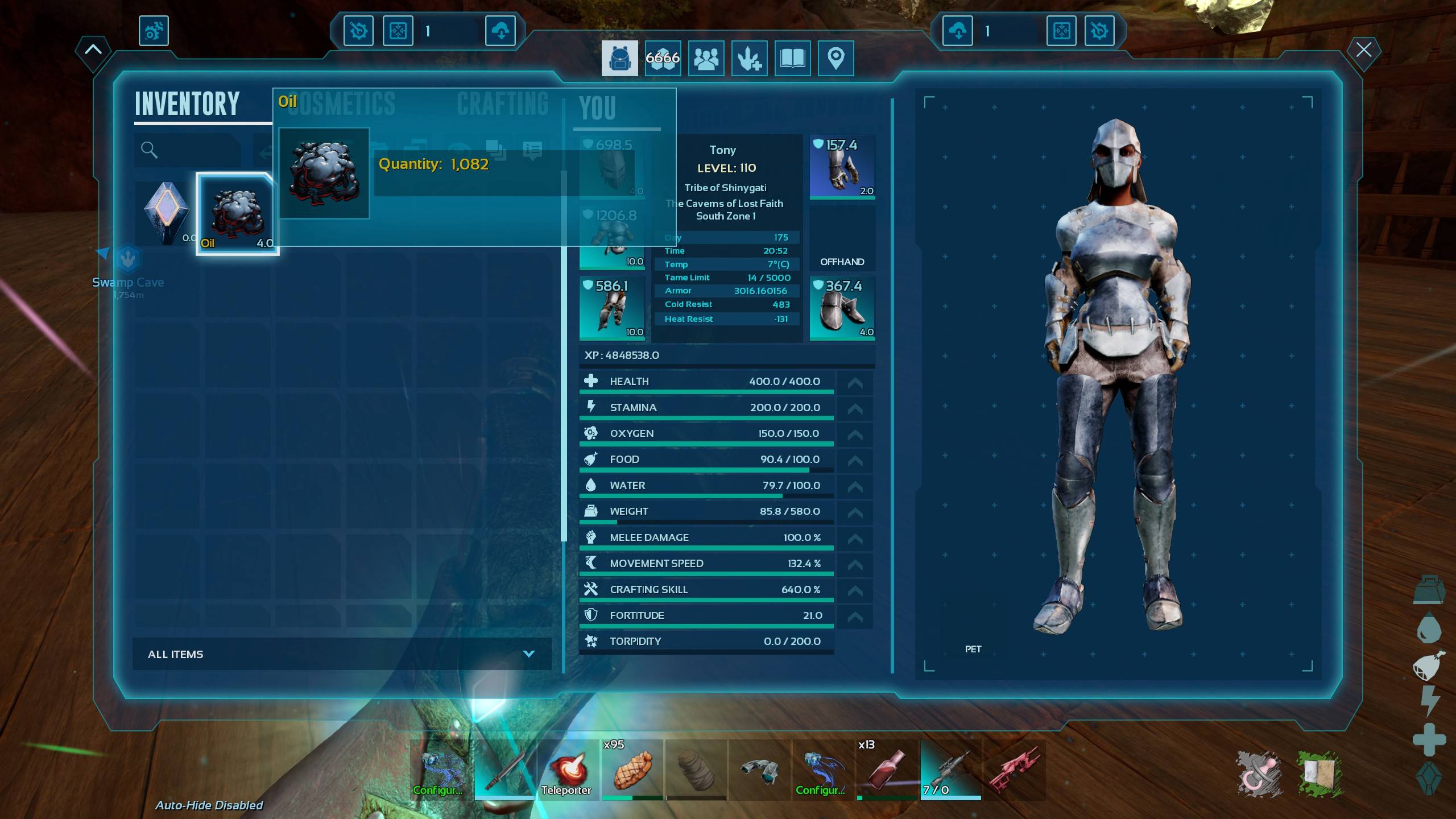Image resolution: width=1456 pixels, height=819 pixels.
Task: Select the Oil stack in inventory
Action: (237, 214)
